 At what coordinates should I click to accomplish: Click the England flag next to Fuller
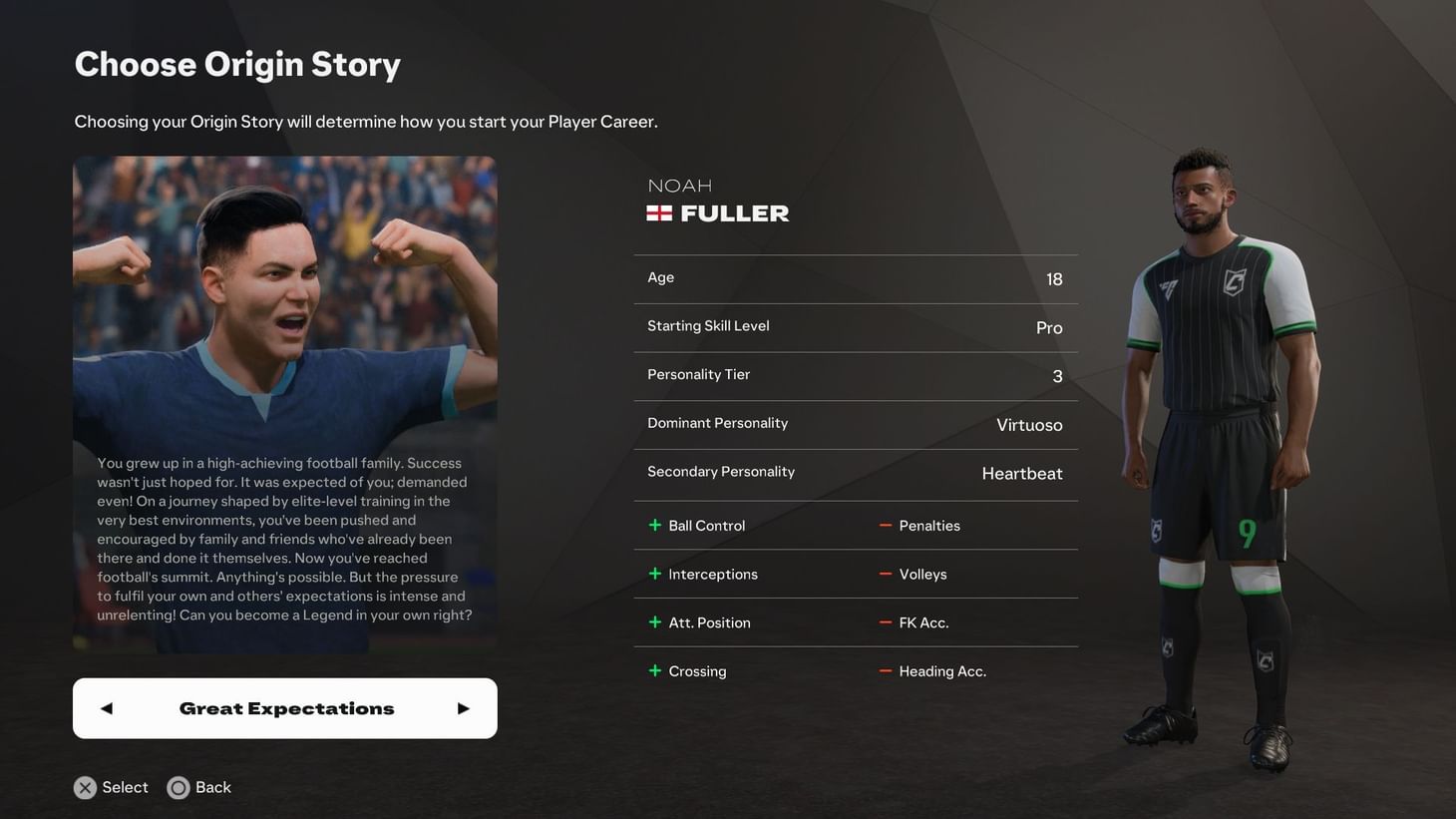tap(659, 211)
